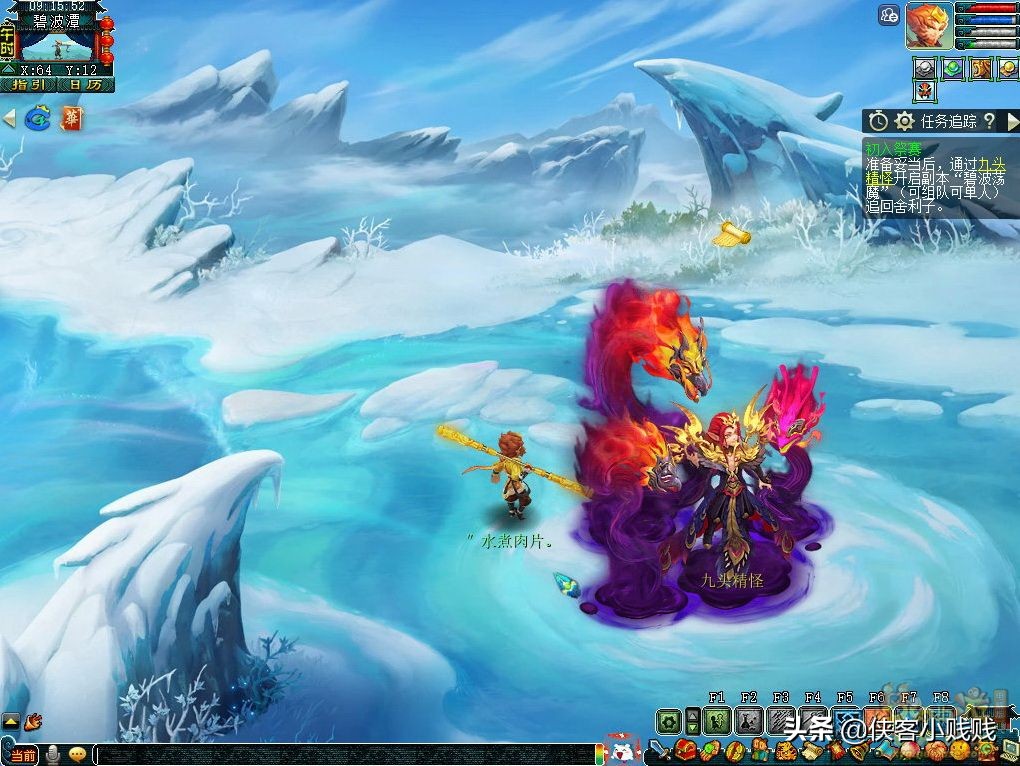
Task: Select the green orb buff icon
Action: click(x=952, y=68)
